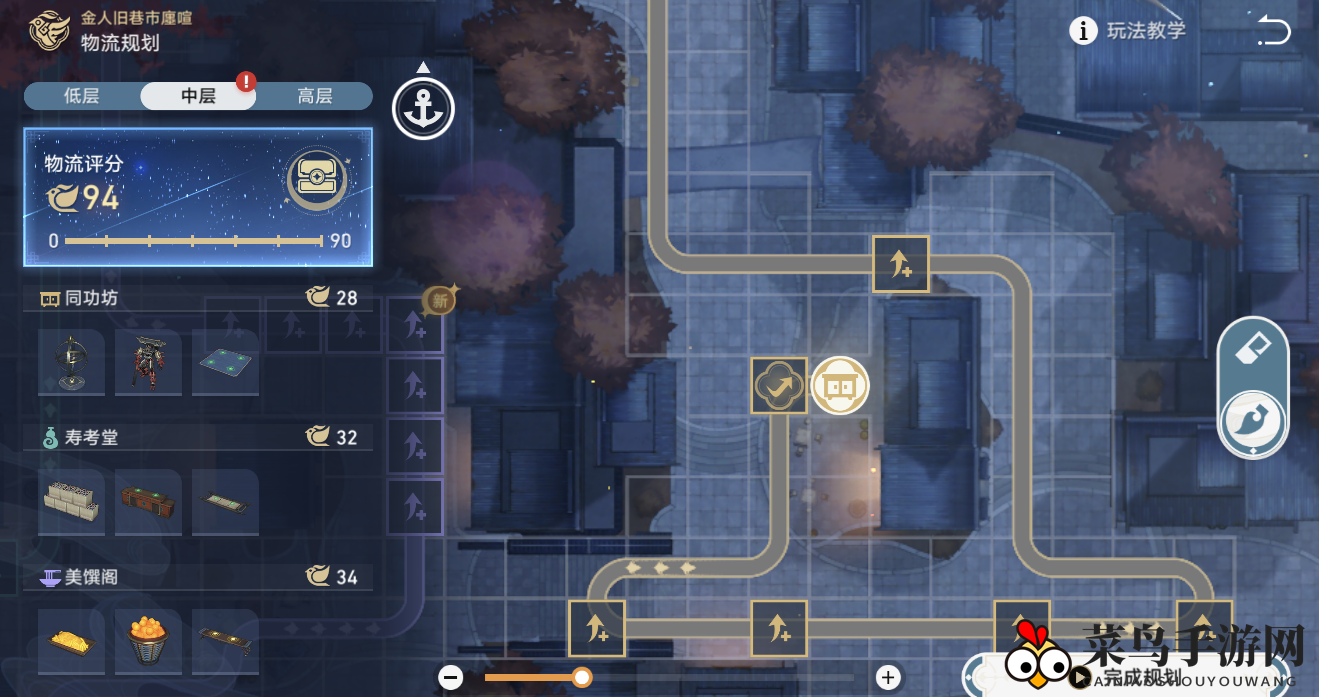Screen dimensions: 1319x697
Task: Claim the logistics score treasure chest
Action: pyautogui.click(x=317, y=181)
